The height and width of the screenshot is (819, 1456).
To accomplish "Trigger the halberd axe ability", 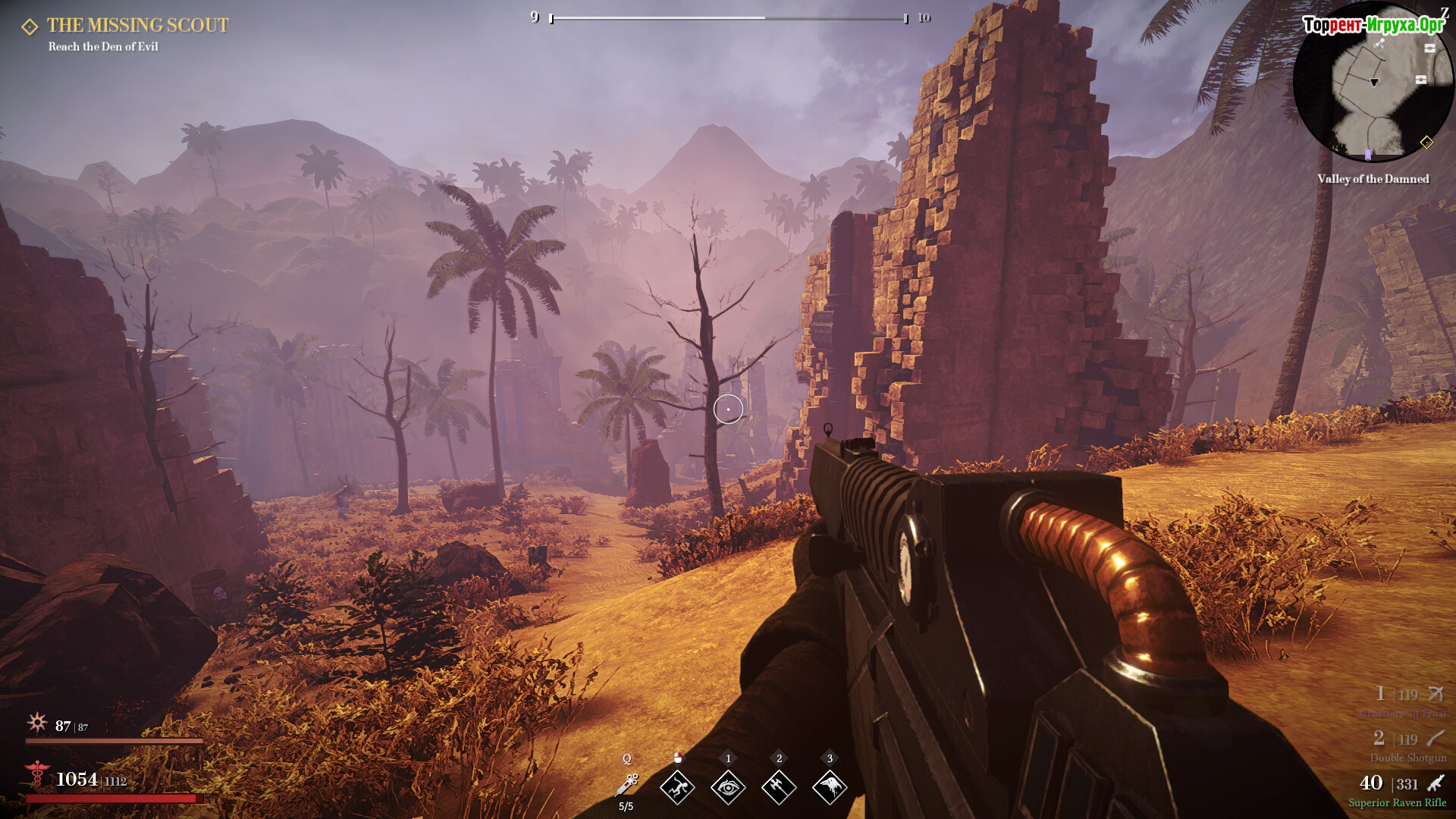I will [779, 787].
